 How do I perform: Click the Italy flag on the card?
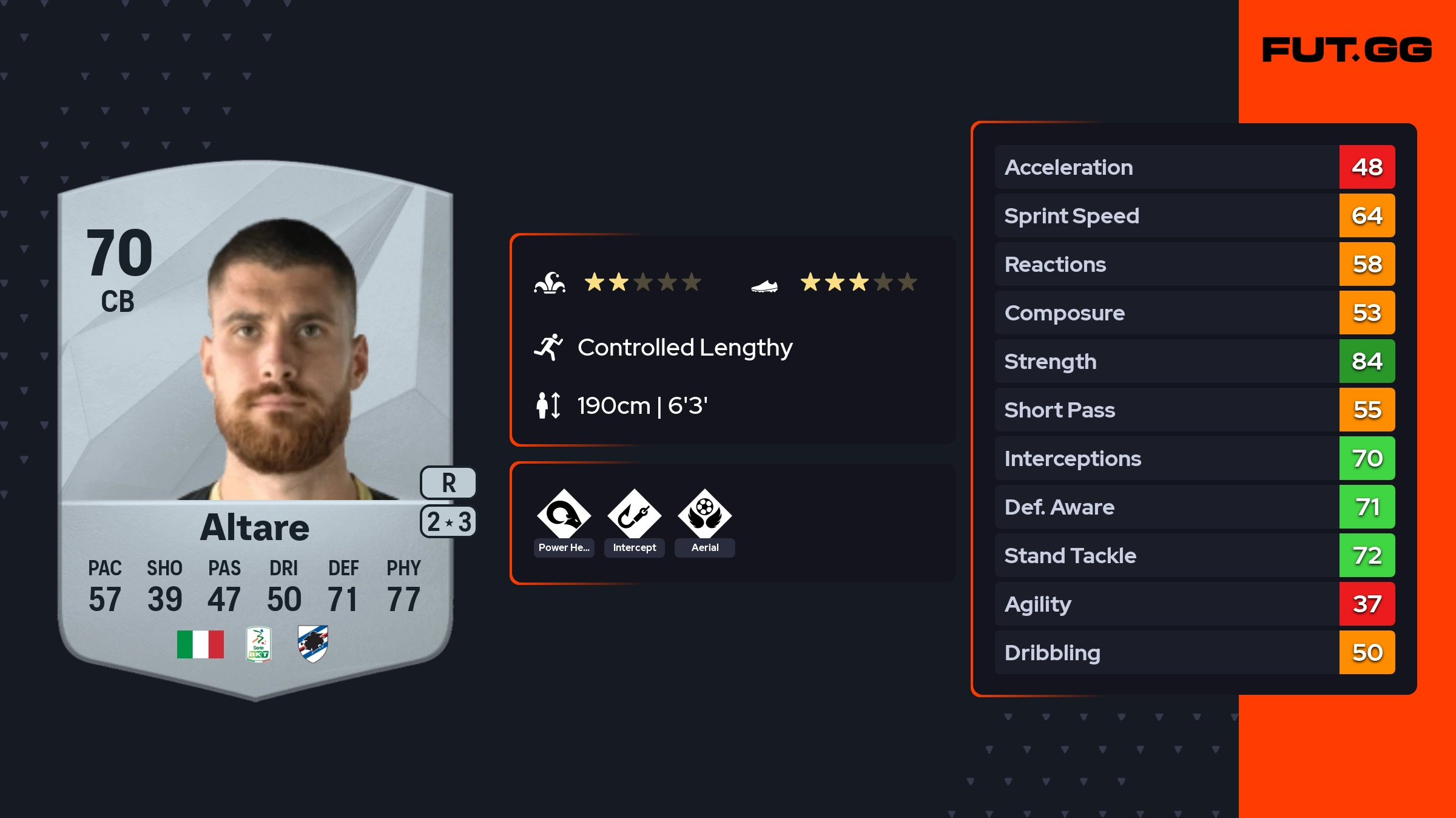coord(200,644)
